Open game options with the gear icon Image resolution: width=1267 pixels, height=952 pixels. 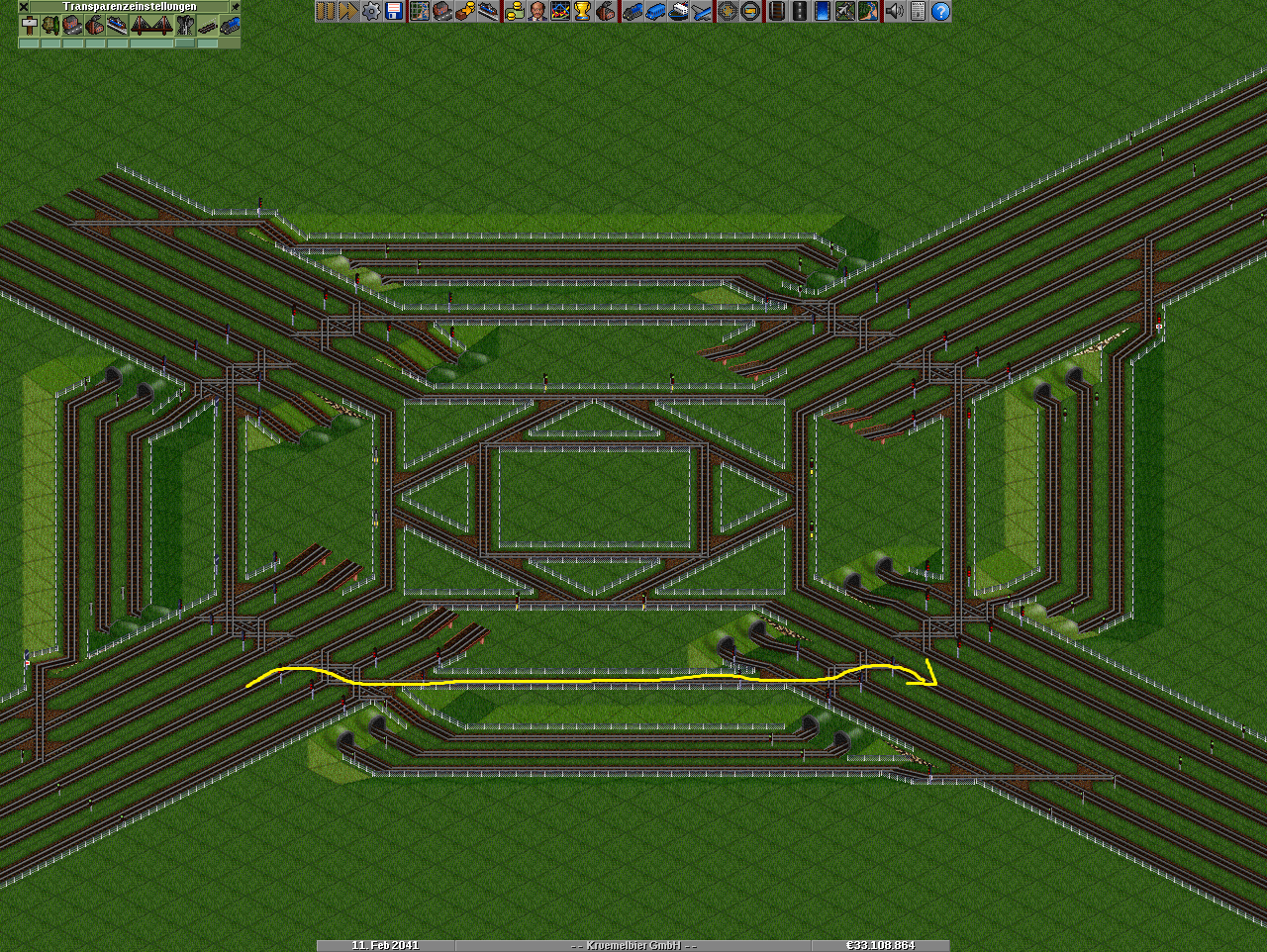pos(370,11)
